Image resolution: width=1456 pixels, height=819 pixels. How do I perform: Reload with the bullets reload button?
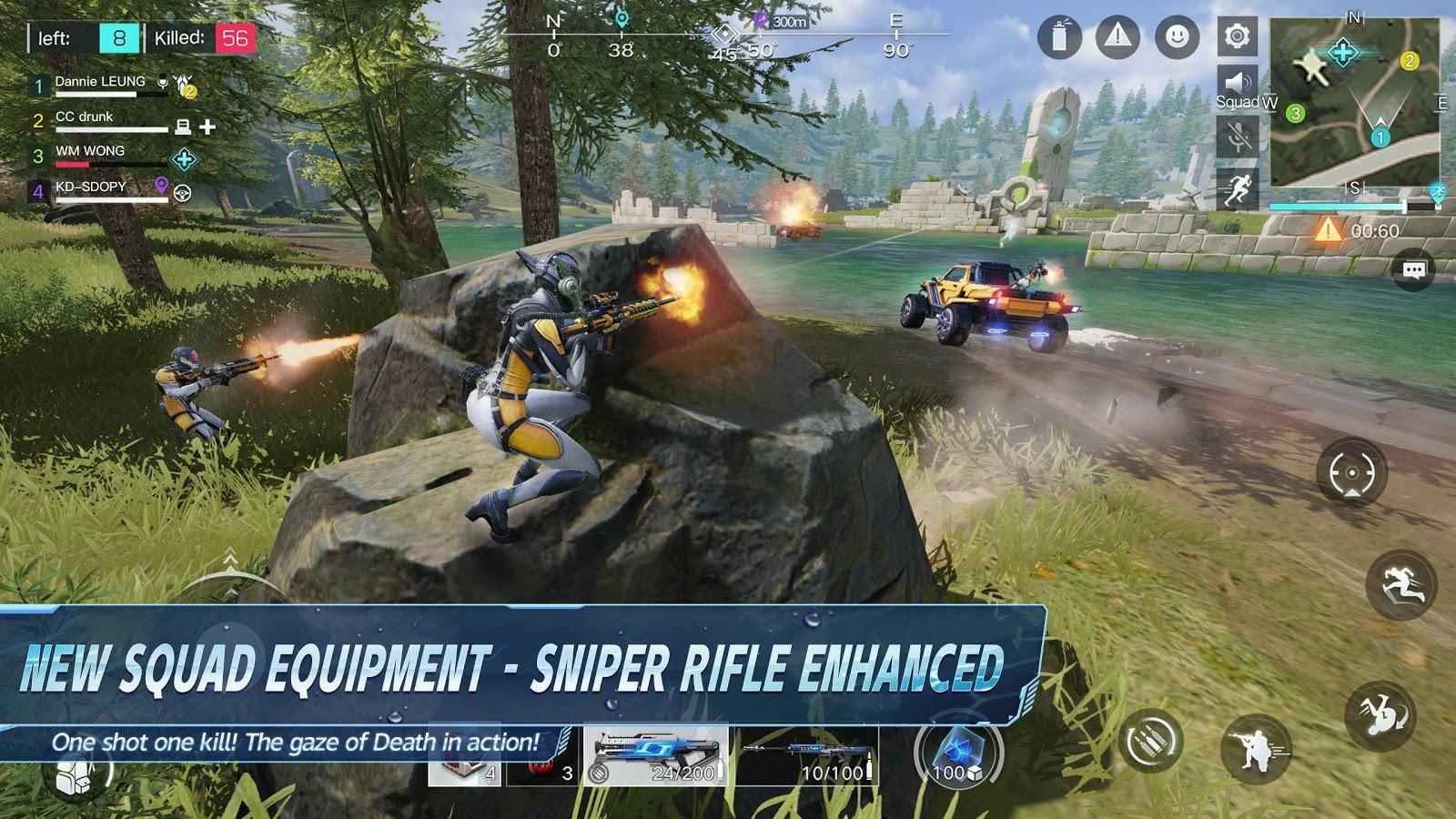(x=1151, y=742)
